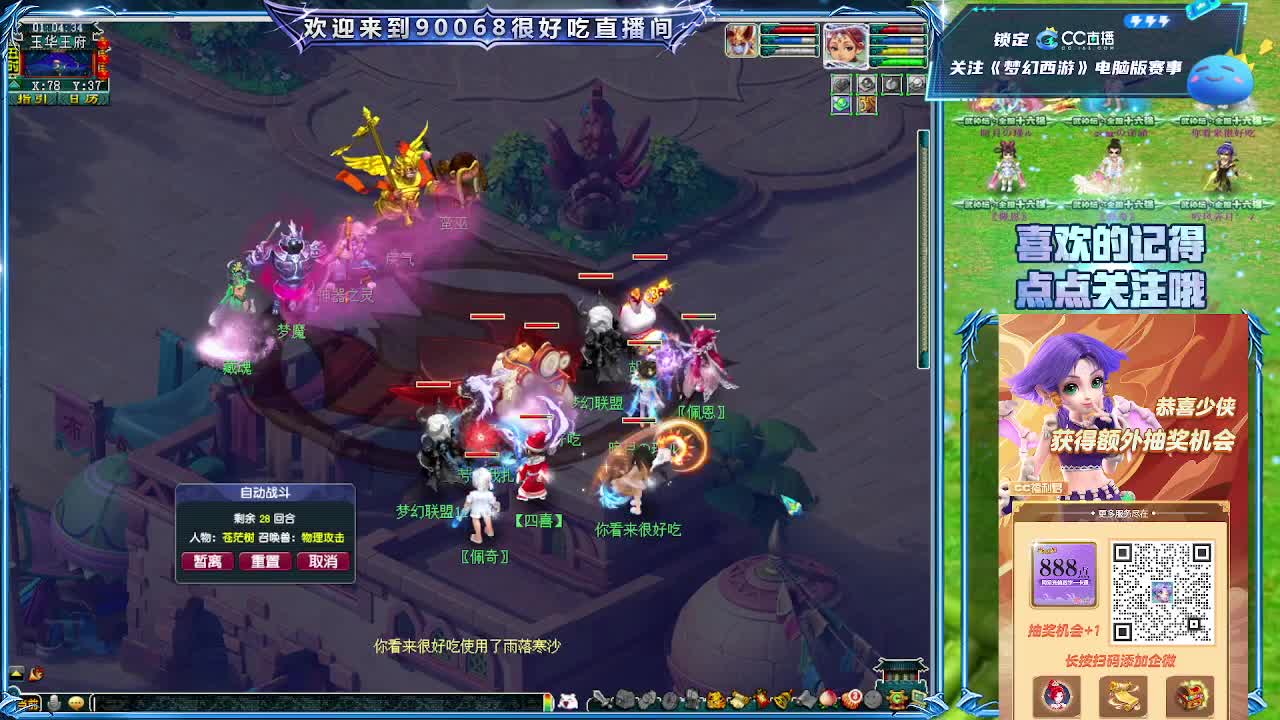The height and width of the screenshot is (720, 1280).
Task: Click the paw print icon above the chat bar
Action: click(37, 673)
